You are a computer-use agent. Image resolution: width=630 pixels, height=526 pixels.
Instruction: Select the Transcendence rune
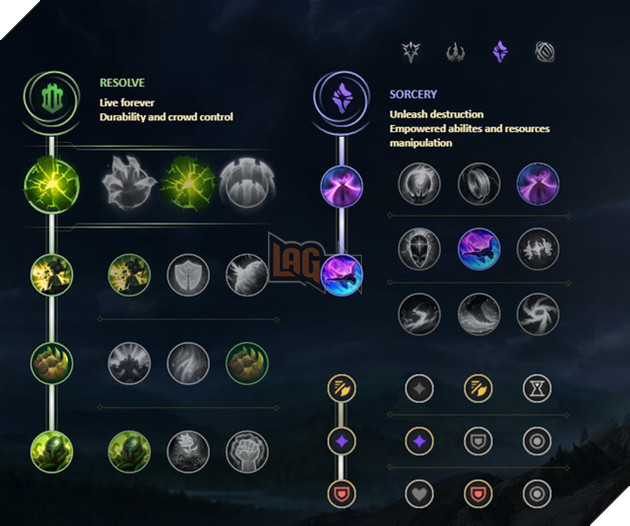point(419,247)
